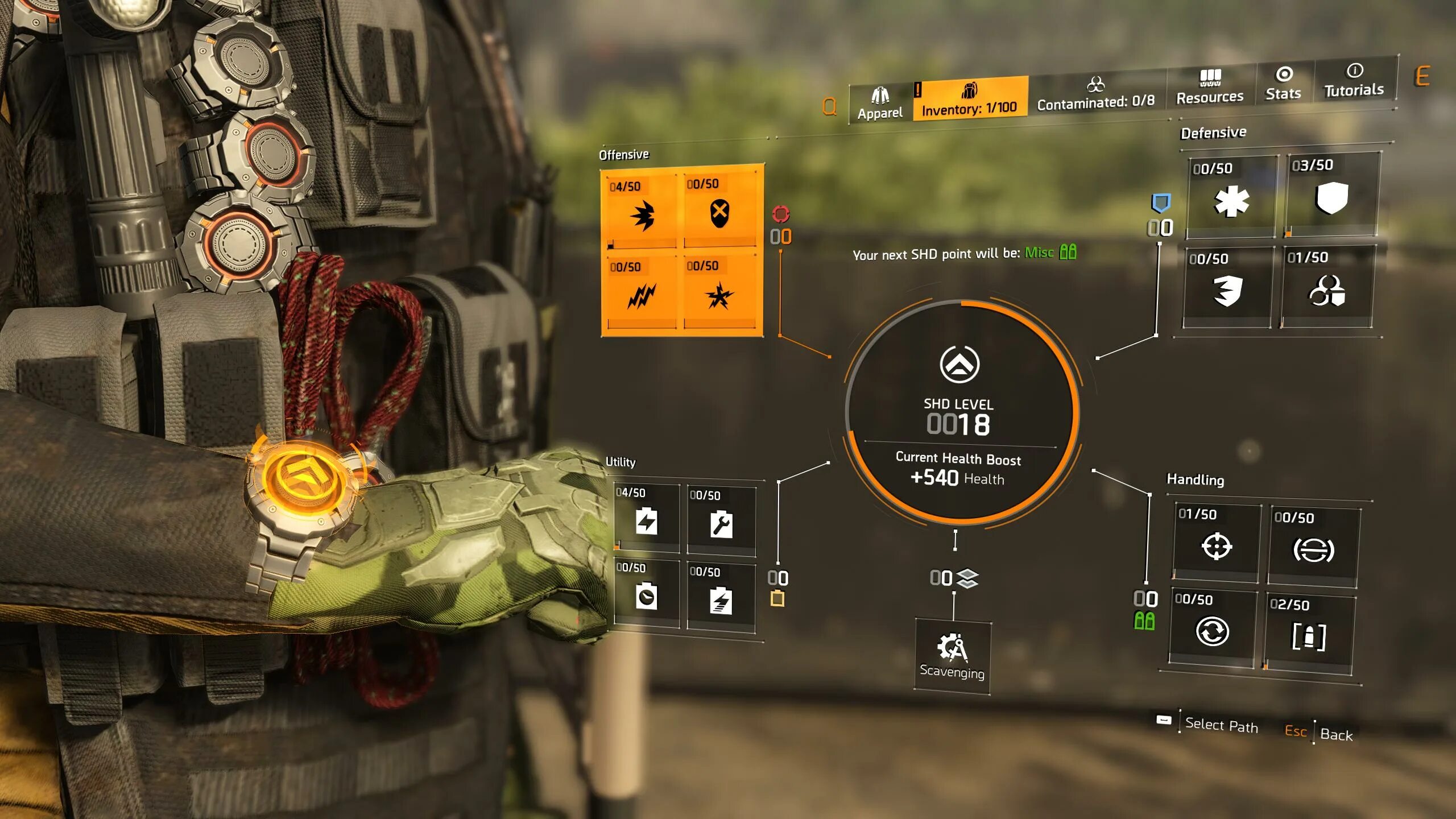
Task: Choose the Defensive biohazard shield tile
Action: pyautogui.click(x=1327, y=287)
